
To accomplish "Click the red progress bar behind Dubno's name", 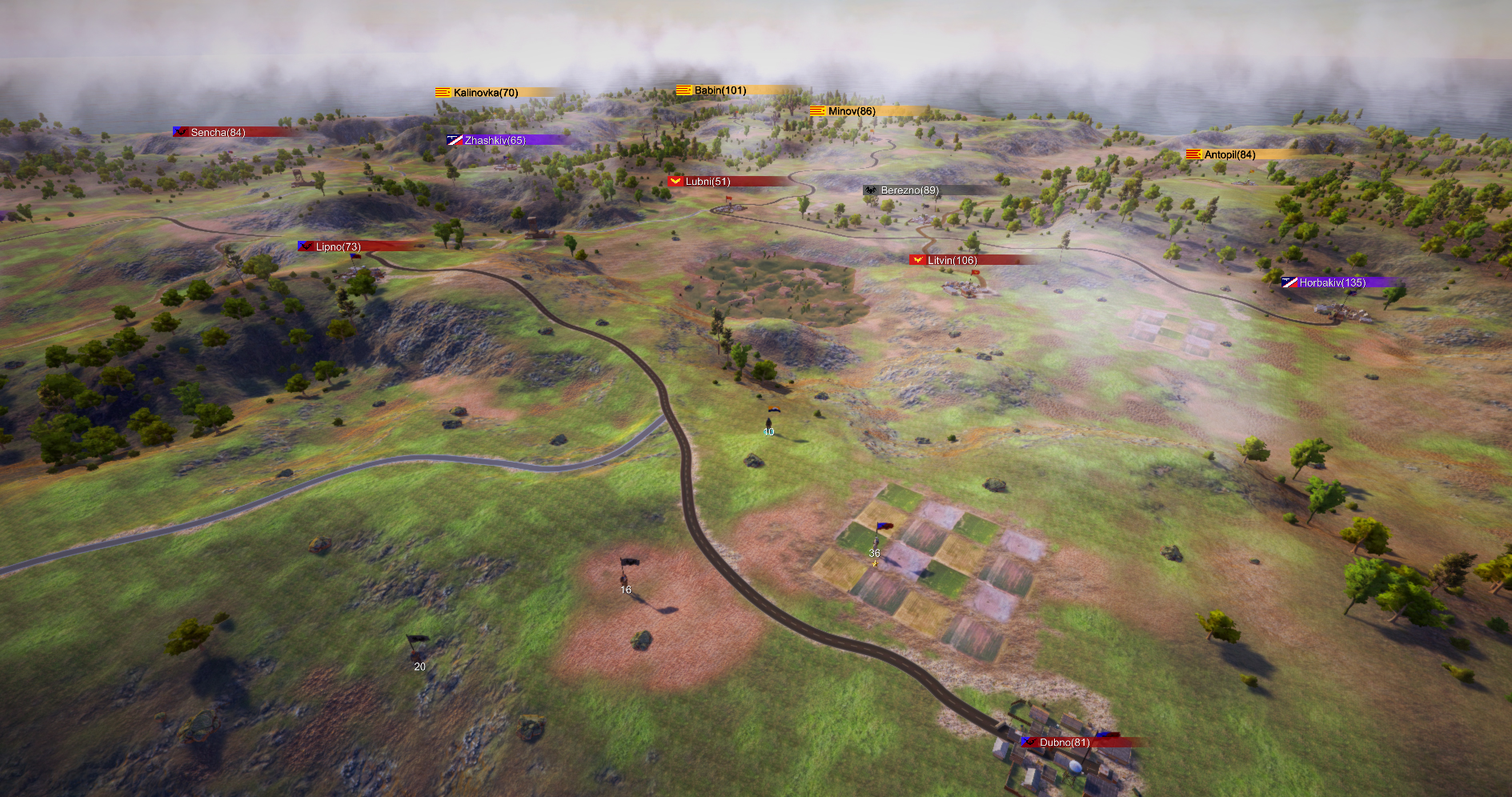I will (1113, 742).
